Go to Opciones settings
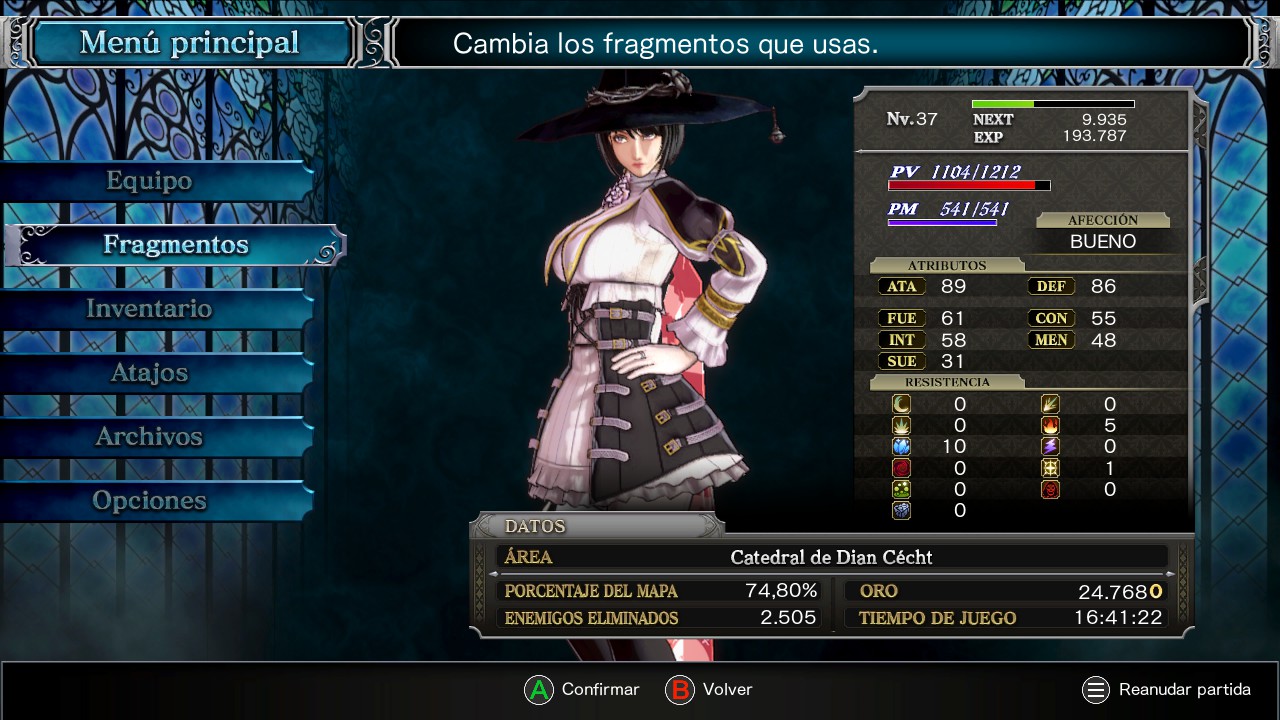 click(x=150, y=501)
